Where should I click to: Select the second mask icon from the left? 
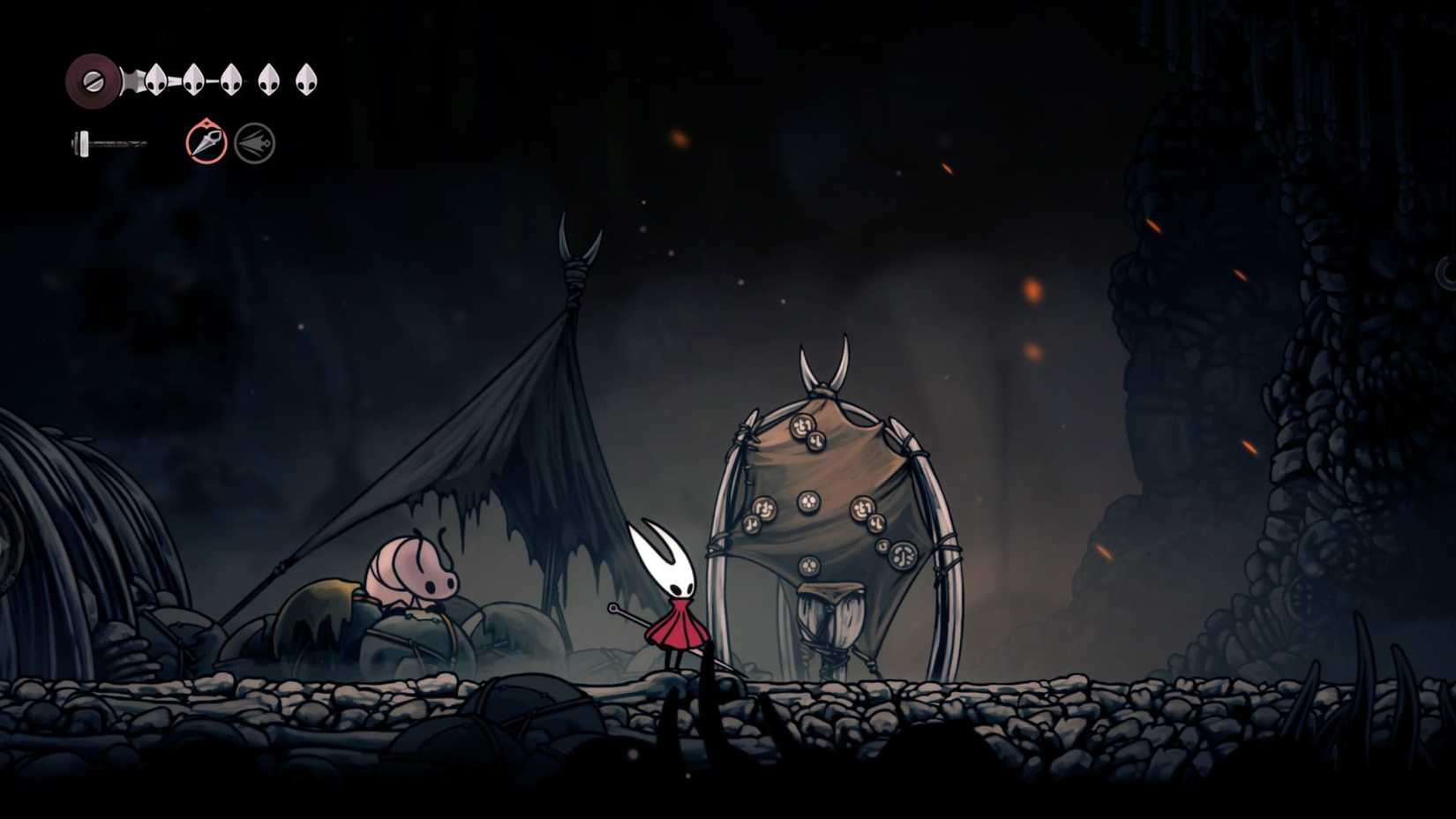click(x=196, y=79)
